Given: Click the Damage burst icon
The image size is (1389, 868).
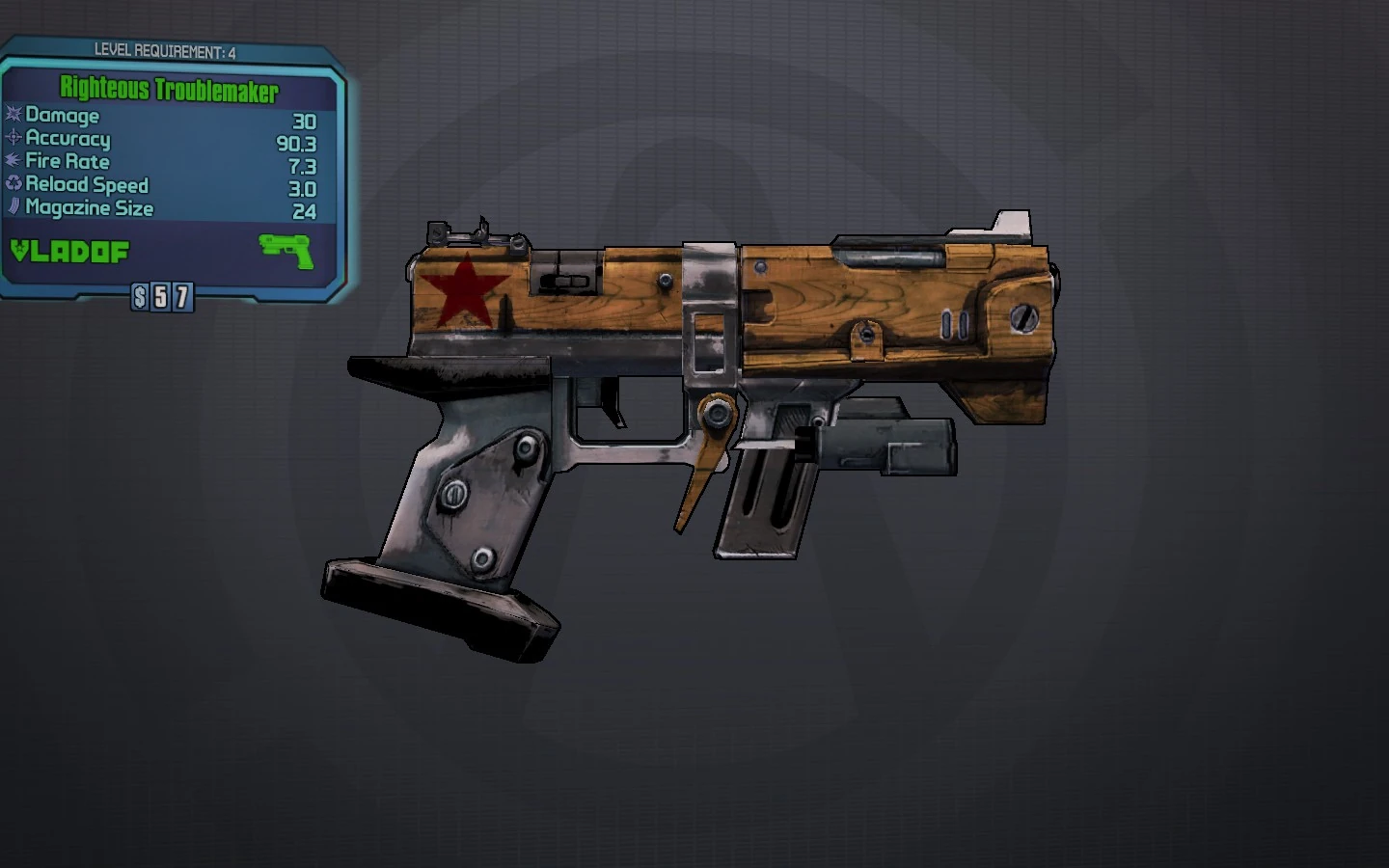Looking at the screenshot, I should tap(14, 116).
